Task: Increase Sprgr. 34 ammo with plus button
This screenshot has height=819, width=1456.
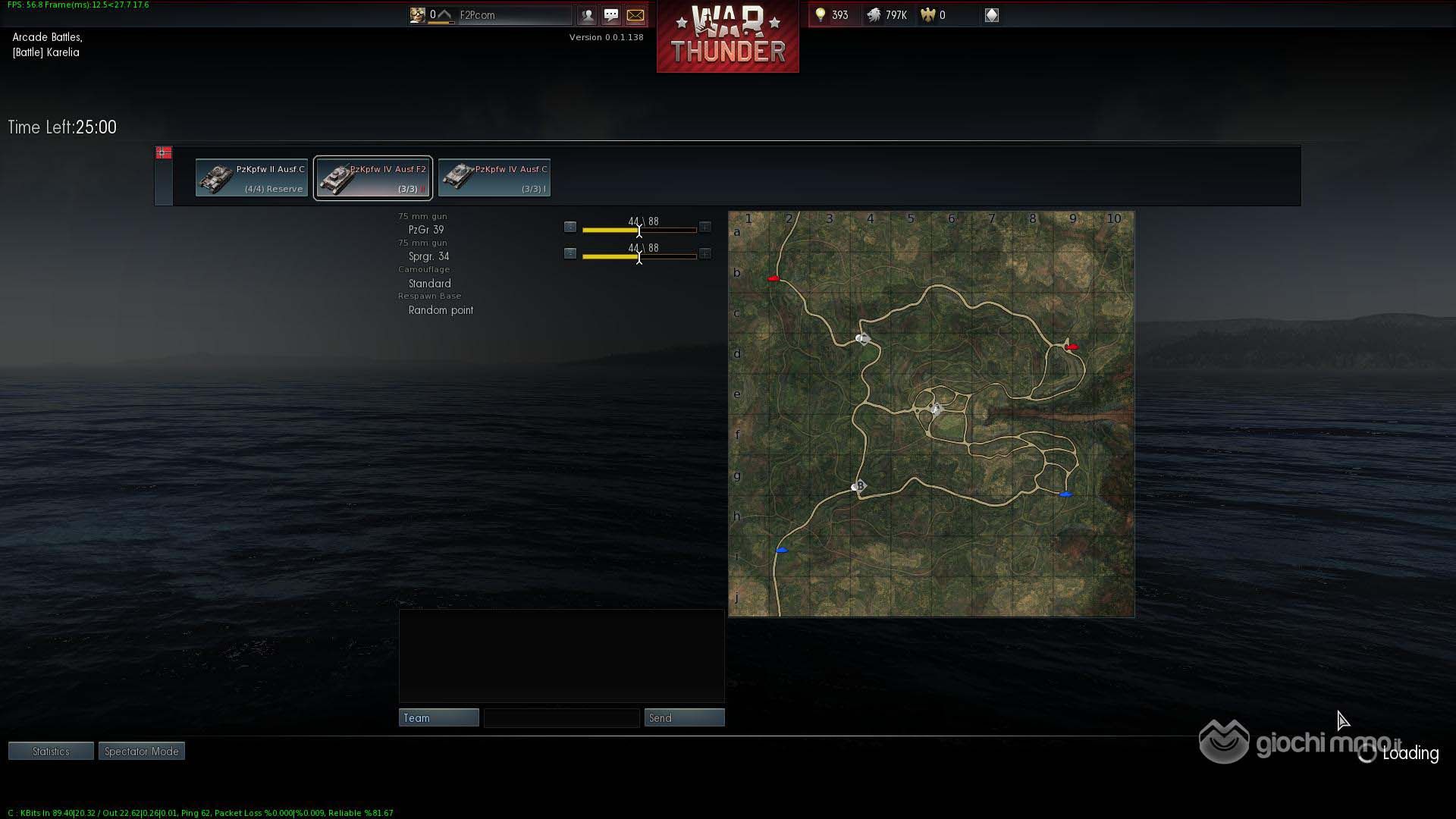Action: click(705, 253)
